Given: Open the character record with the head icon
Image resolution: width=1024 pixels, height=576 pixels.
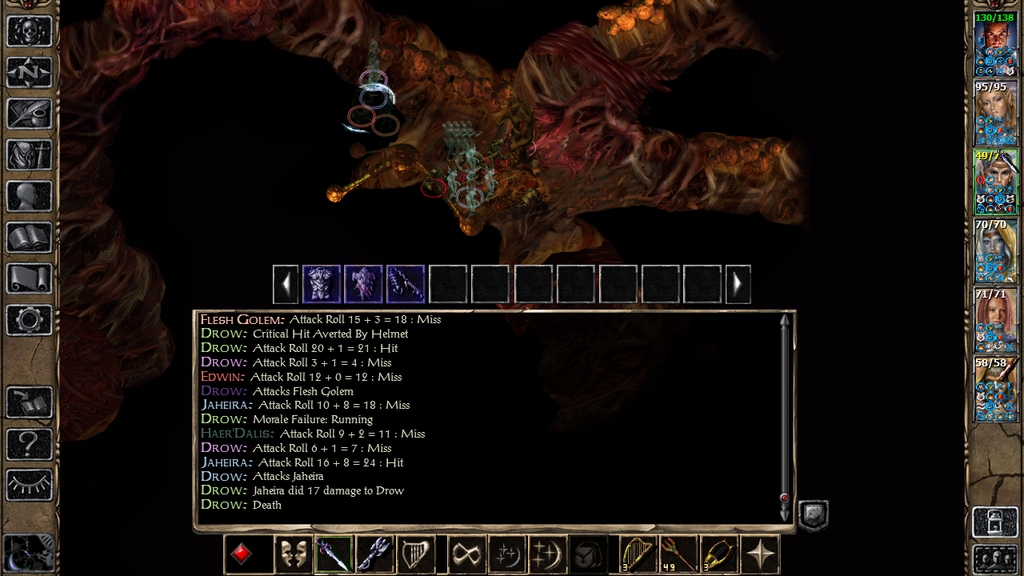Looking at the screenshot, I should point(29,196).
